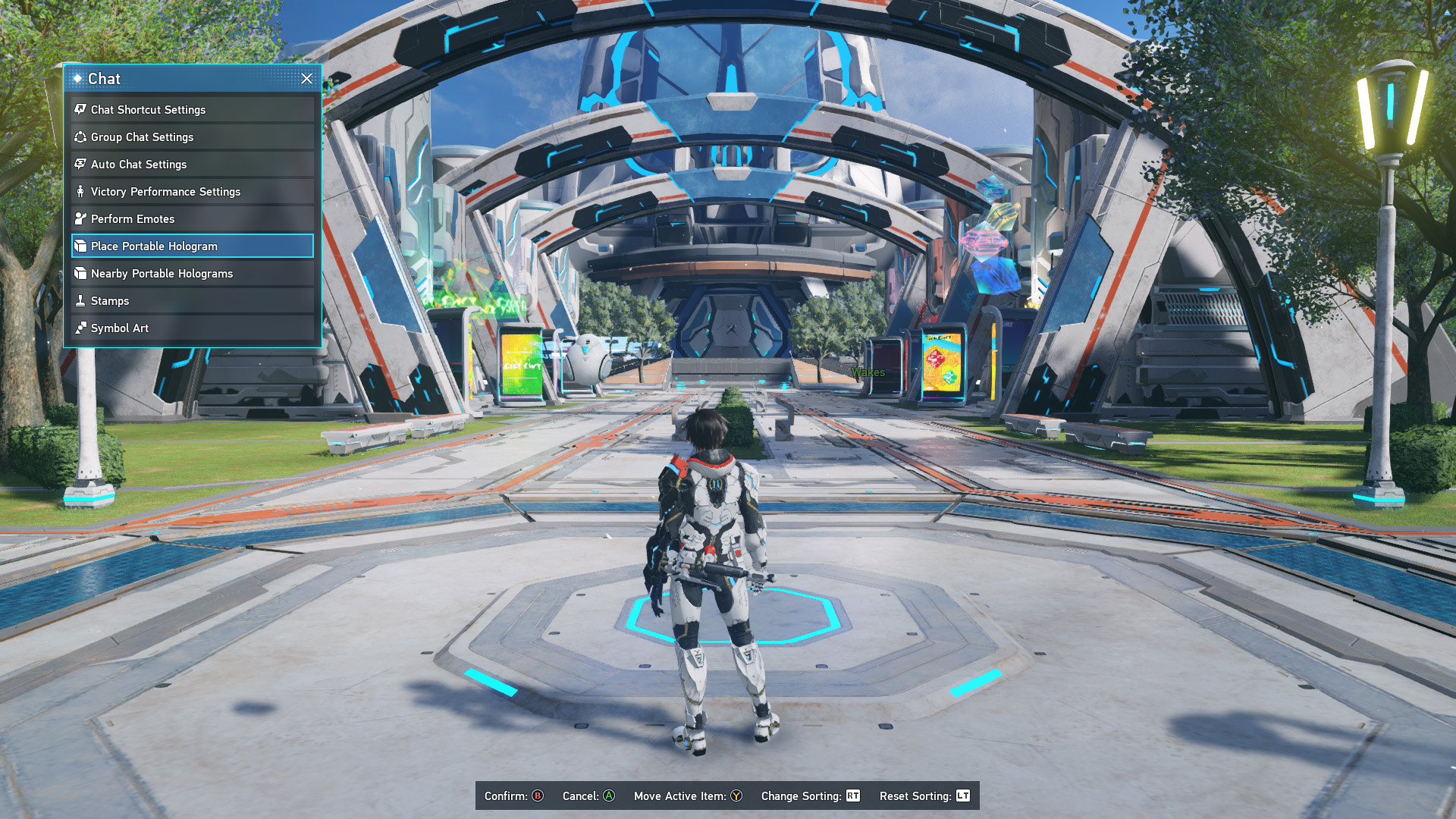Image resolution: width=1456 pixels, height=819 pixels.
Task: Select the double-bubble Auto Chat Settings icon
Action: tap(81, 165)
